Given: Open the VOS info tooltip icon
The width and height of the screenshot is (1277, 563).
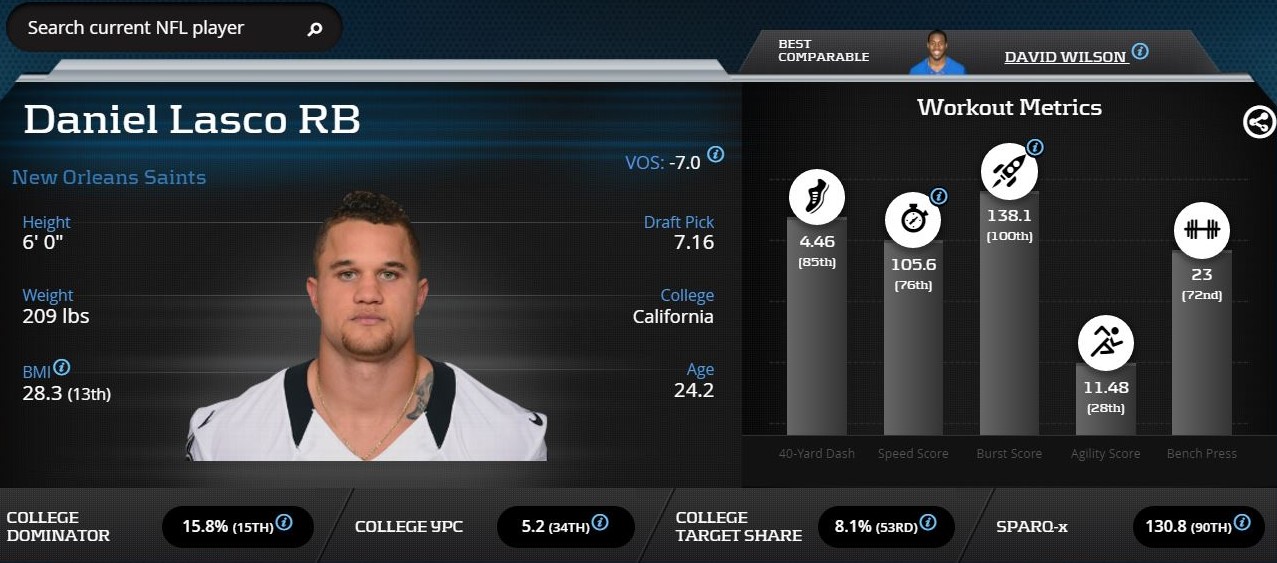Looking at the screenshot, I should pos(715,154).
